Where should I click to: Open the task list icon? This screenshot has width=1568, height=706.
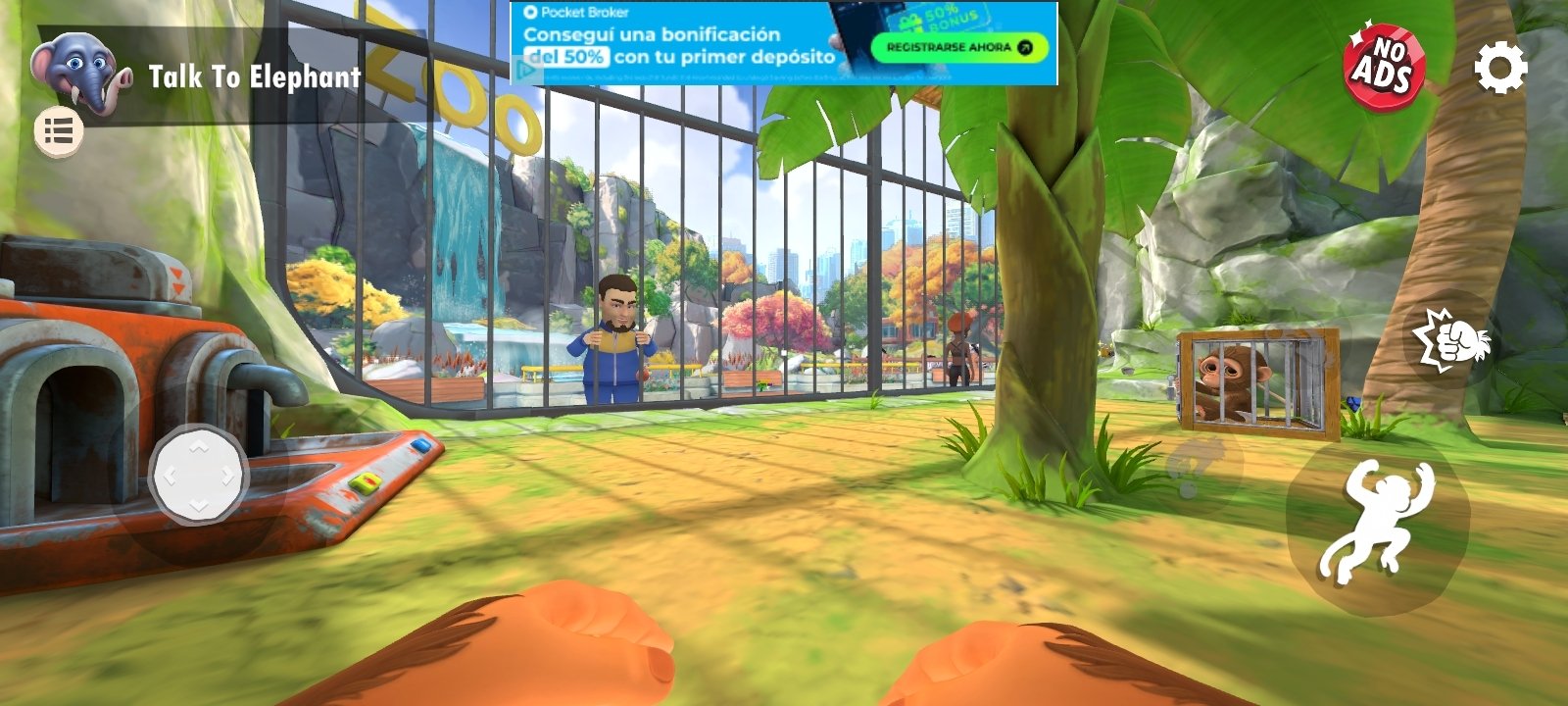(59, 131)
